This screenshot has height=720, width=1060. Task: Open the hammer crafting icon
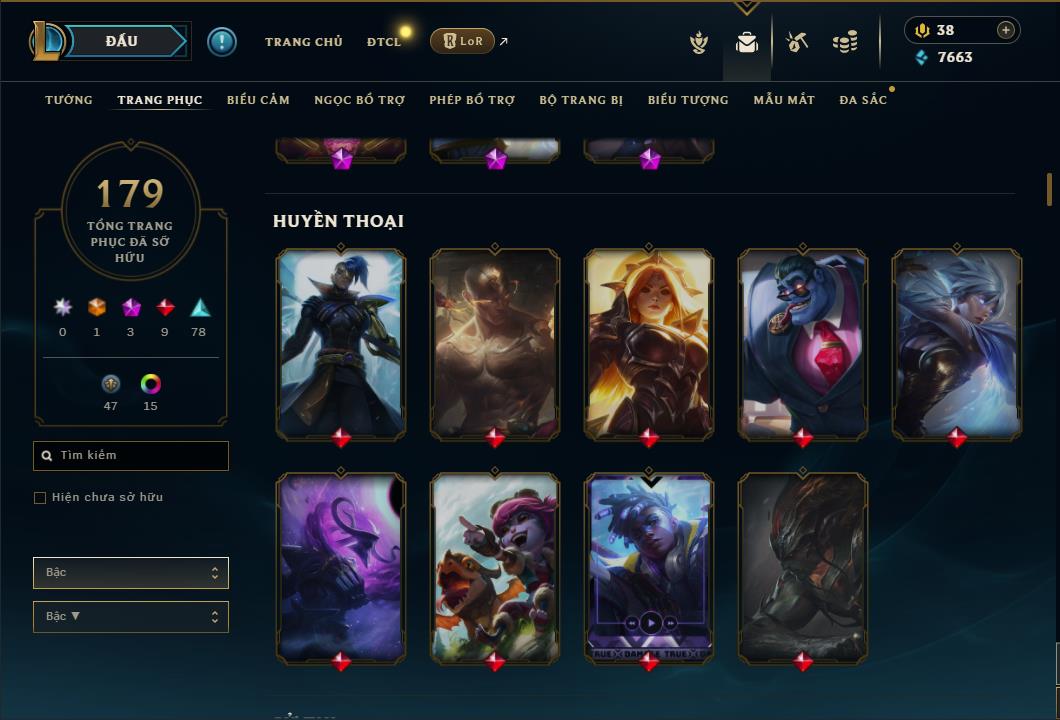(x=797, y=42)
